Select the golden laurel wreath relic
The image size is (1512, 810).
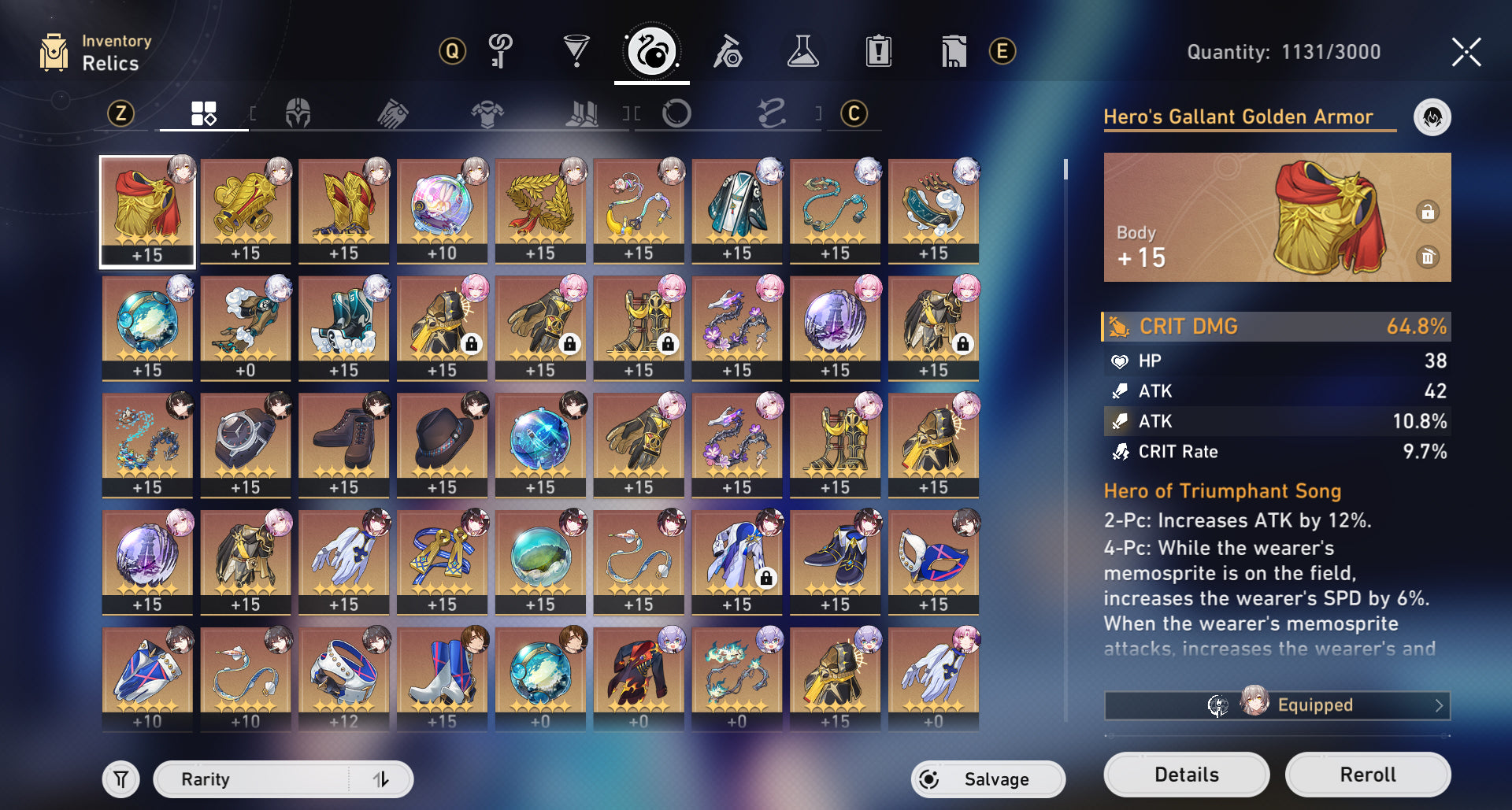pyautogui.click(x=540, y=209)
